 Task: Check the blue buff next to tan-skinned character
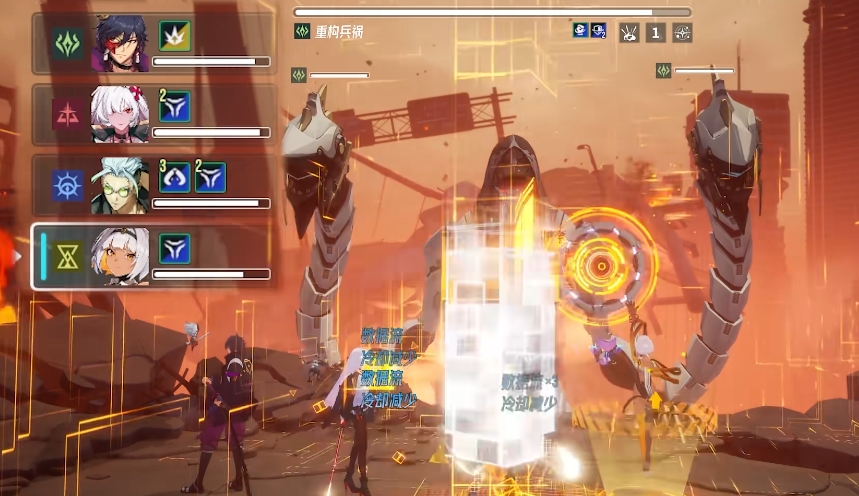pyautogui.click(x=175, y=248)
